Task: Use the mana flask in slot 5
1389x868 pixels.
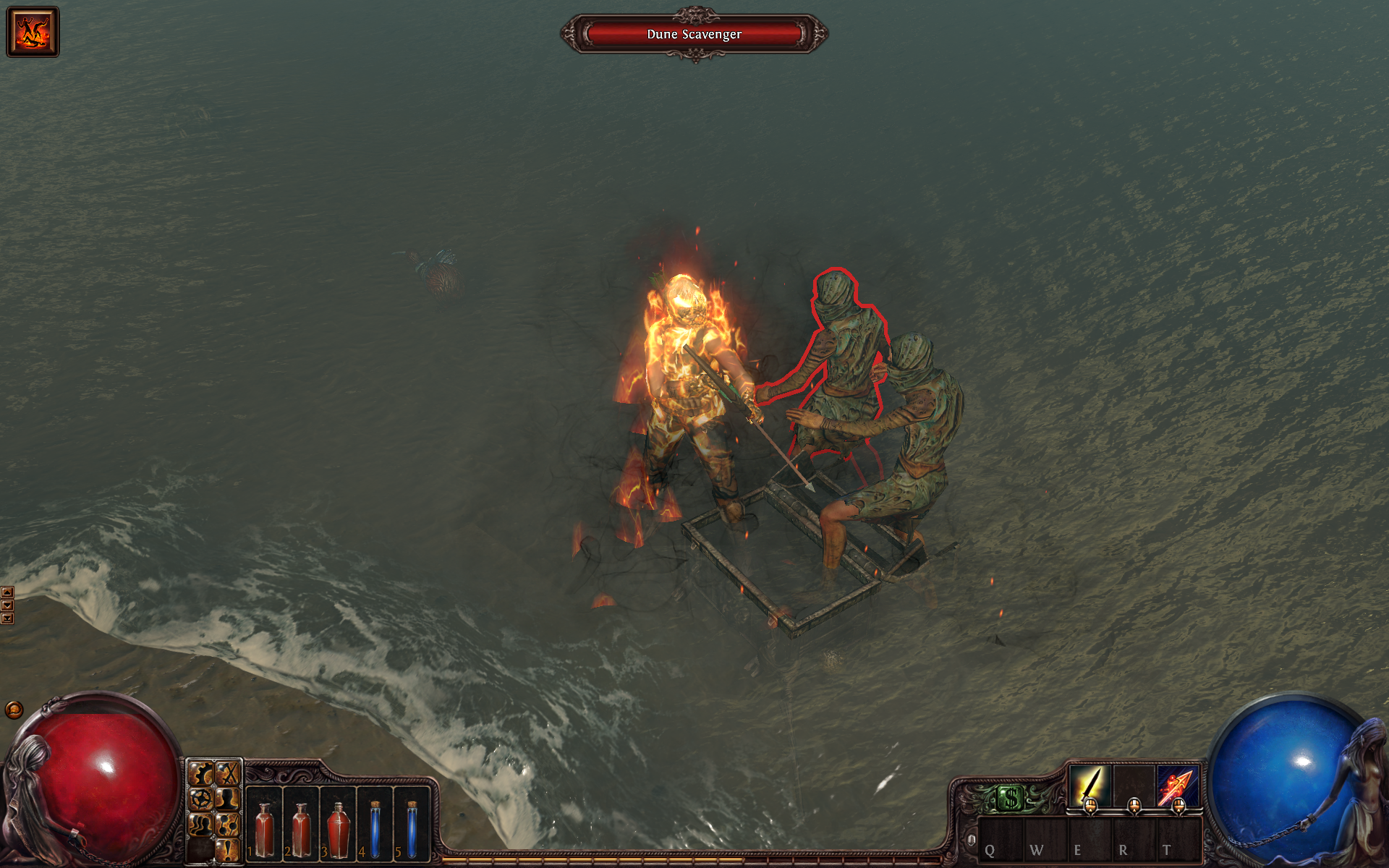Action: point(412,830)
